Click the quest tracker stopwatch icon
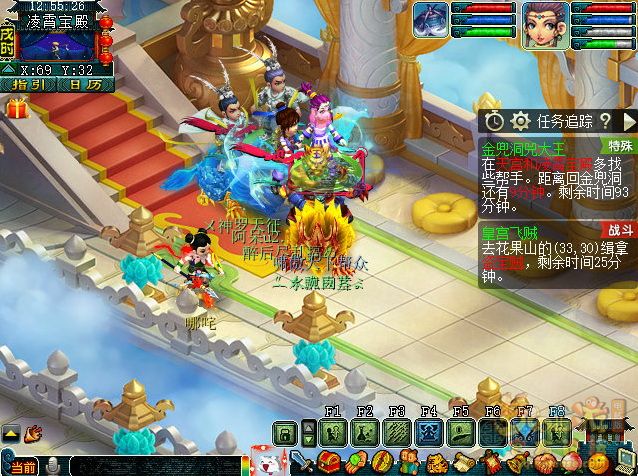The image size is (638, 476). [x=496, y=121]
